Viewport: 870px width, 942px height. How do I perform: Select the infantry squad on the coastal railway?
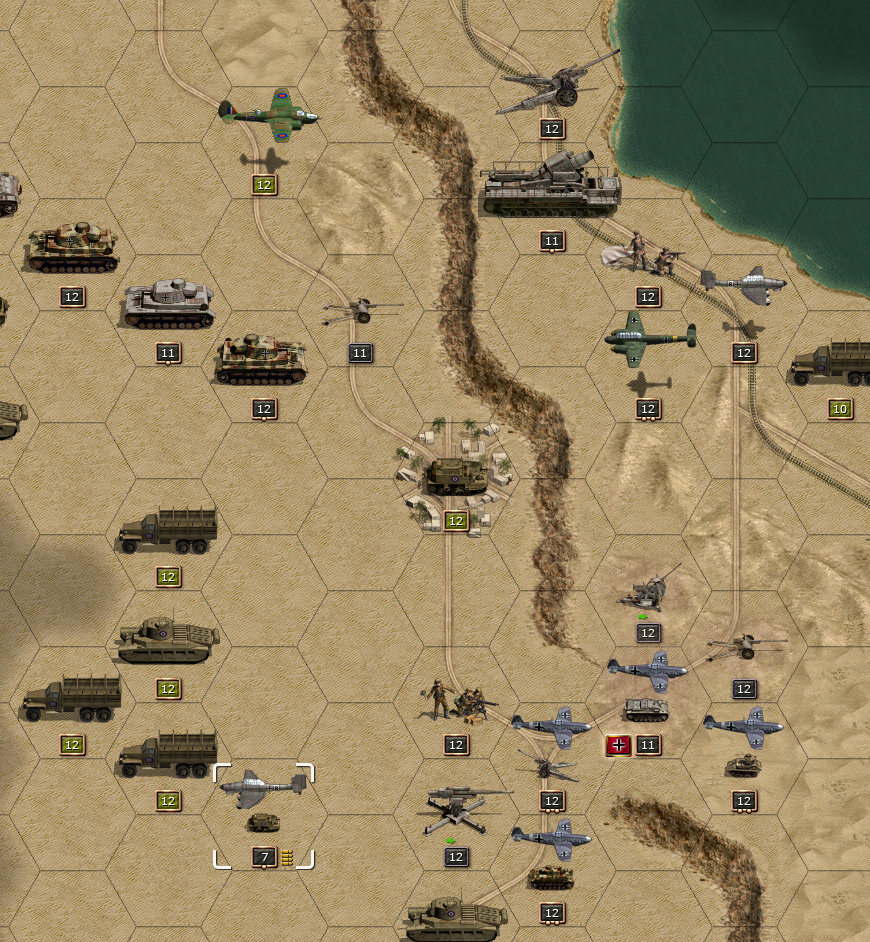pos(648,256)
